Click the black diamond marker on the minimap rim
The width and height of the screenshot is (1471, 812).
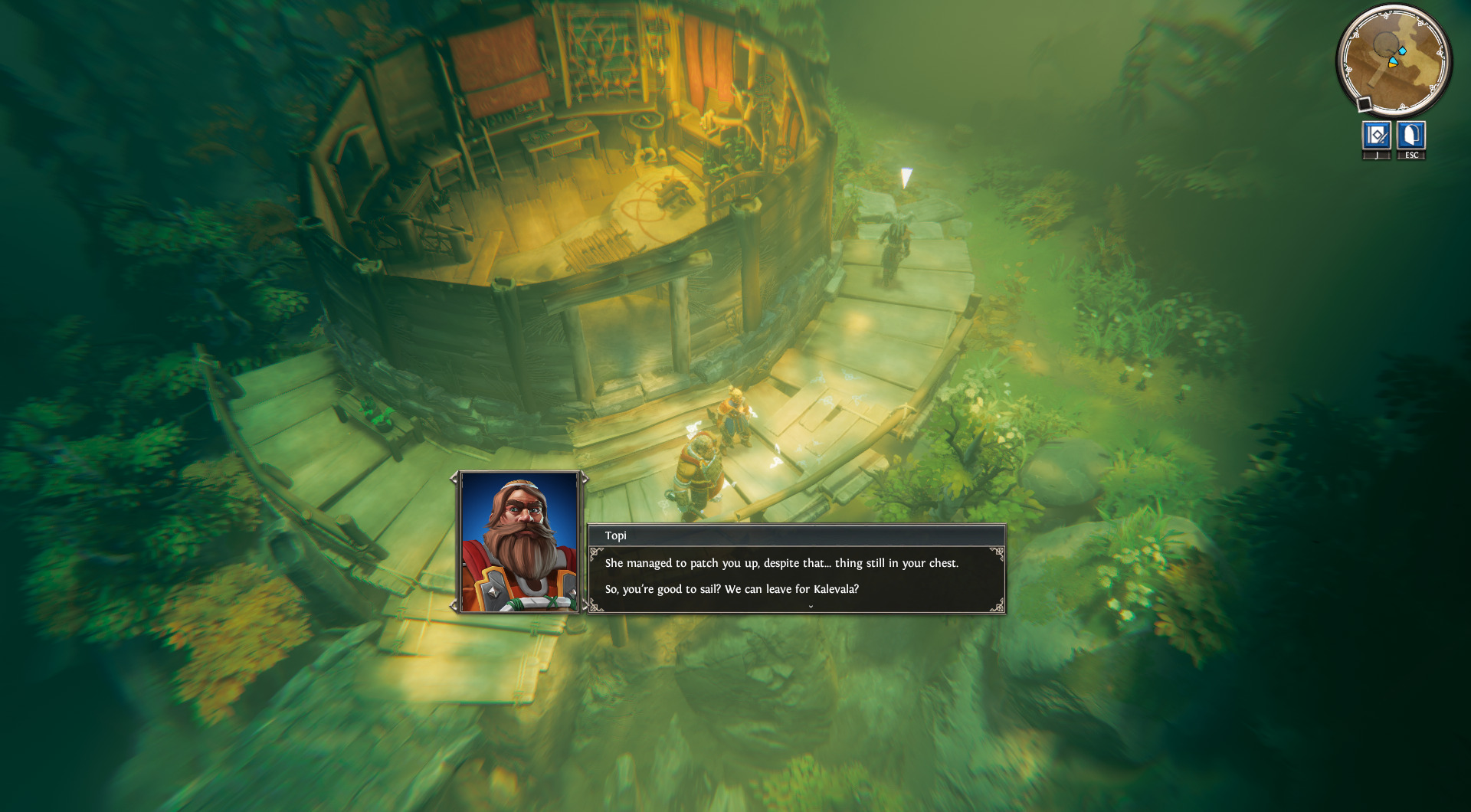pos(1364,102)
